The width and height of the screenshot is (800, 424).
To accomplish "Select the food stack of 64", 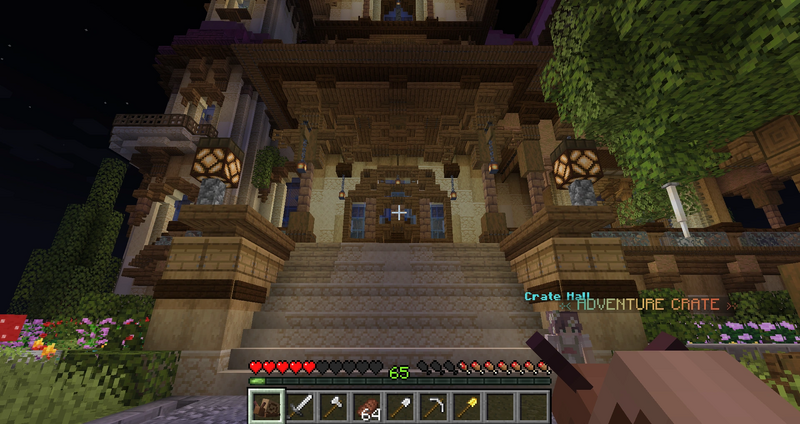I will pos(367,406).
